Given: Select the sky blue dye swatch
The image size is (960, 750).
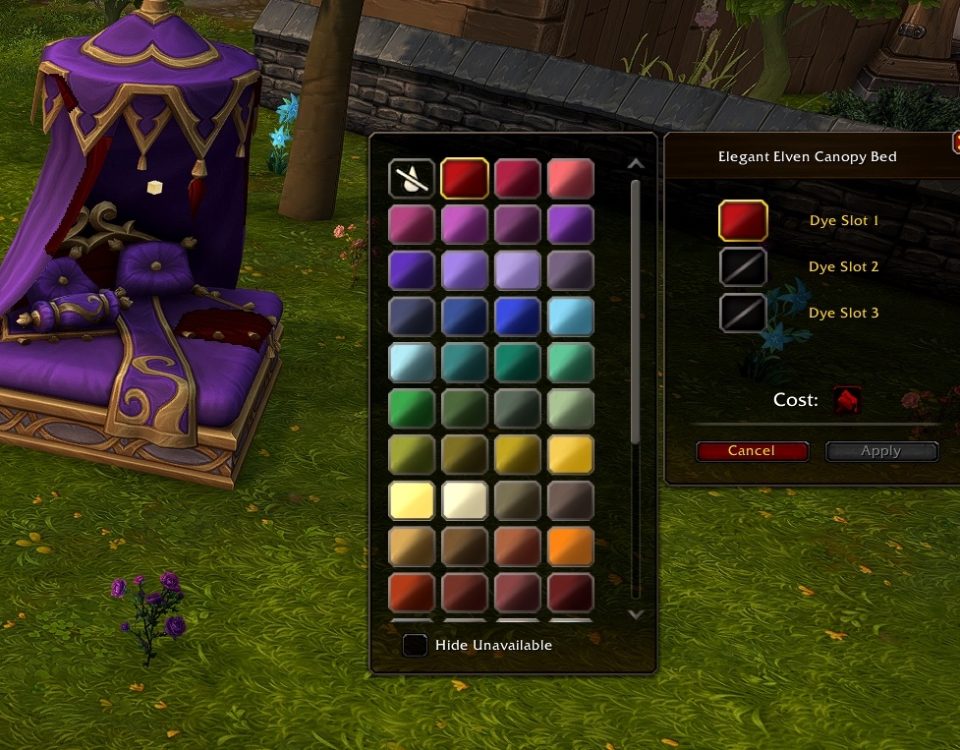Looking at the screenshot, I should coord(571,317).
